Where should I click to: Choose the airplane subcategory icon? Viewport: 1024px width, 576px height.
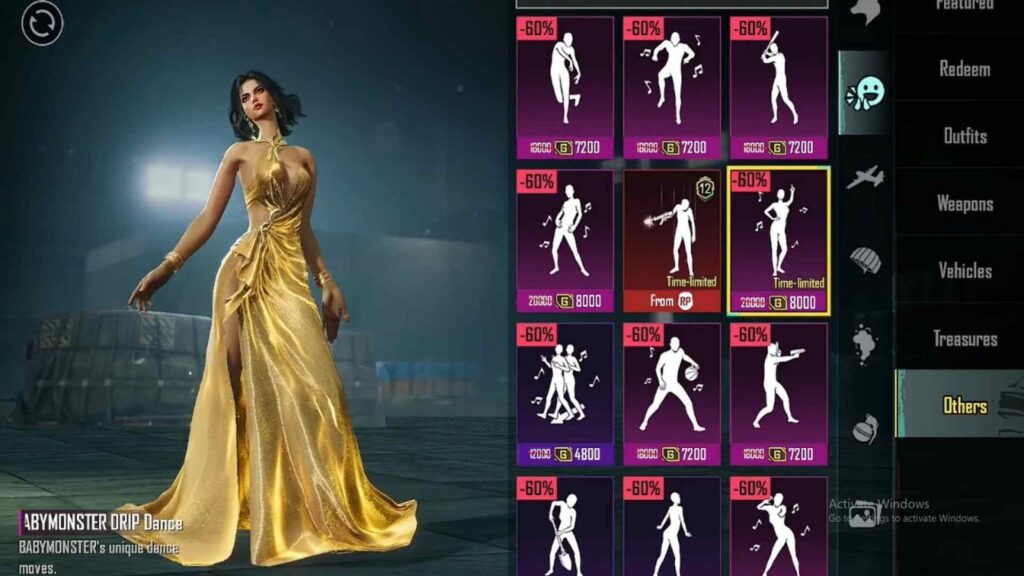[865, 178]
